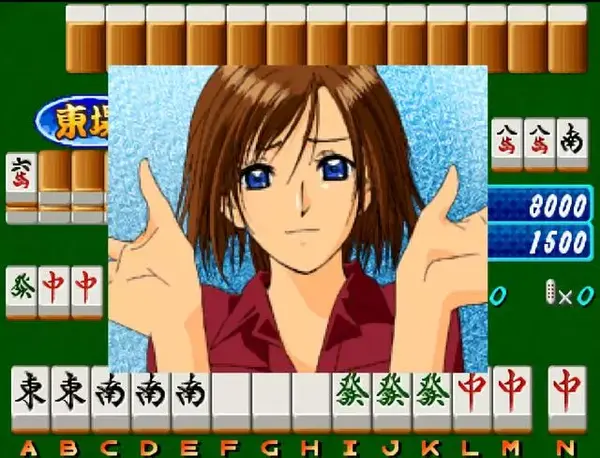Pick the red dragon tile labeled M
The image size is (600, 458).
(x=511, y=399)
